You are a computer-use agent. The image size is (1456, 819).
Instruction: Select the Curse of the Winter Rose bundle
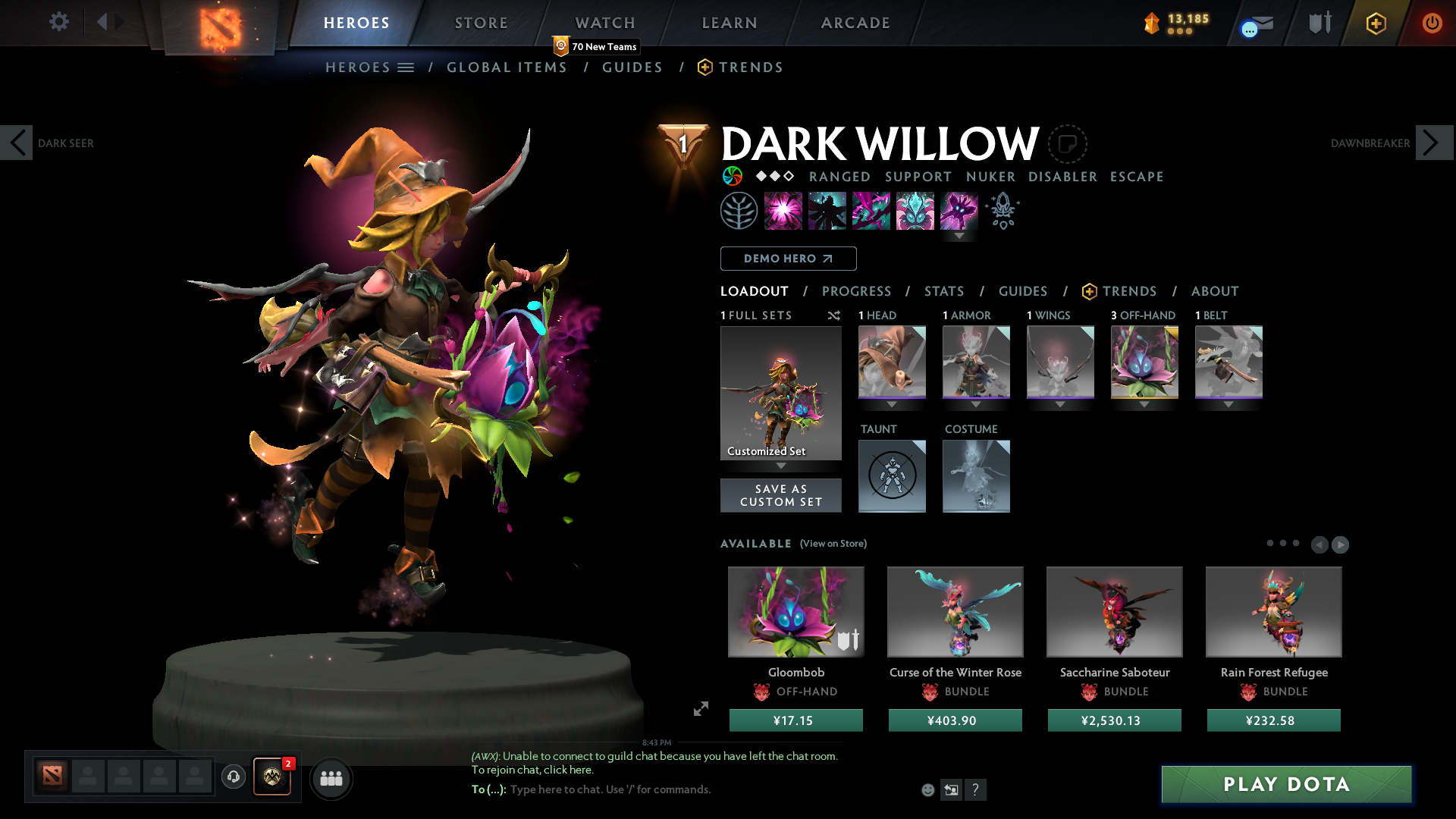[x=955, y=612]
